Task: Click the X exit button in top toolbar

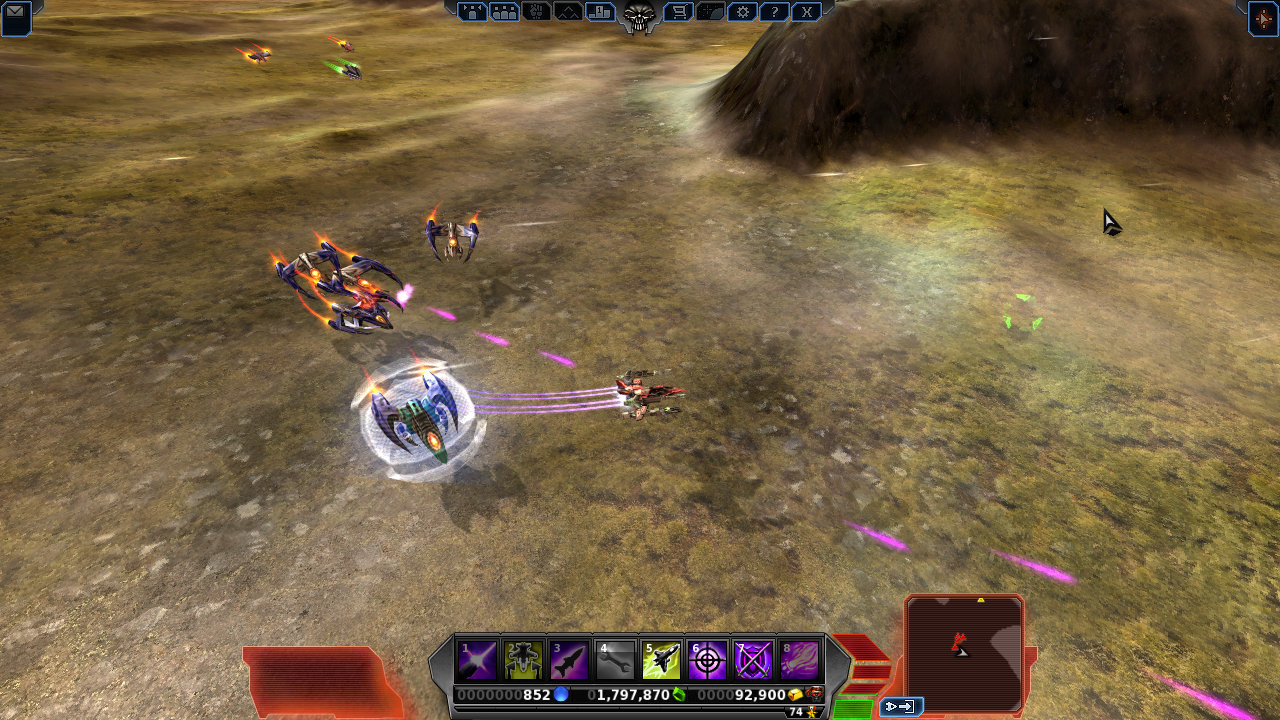Action: point(806,12)
